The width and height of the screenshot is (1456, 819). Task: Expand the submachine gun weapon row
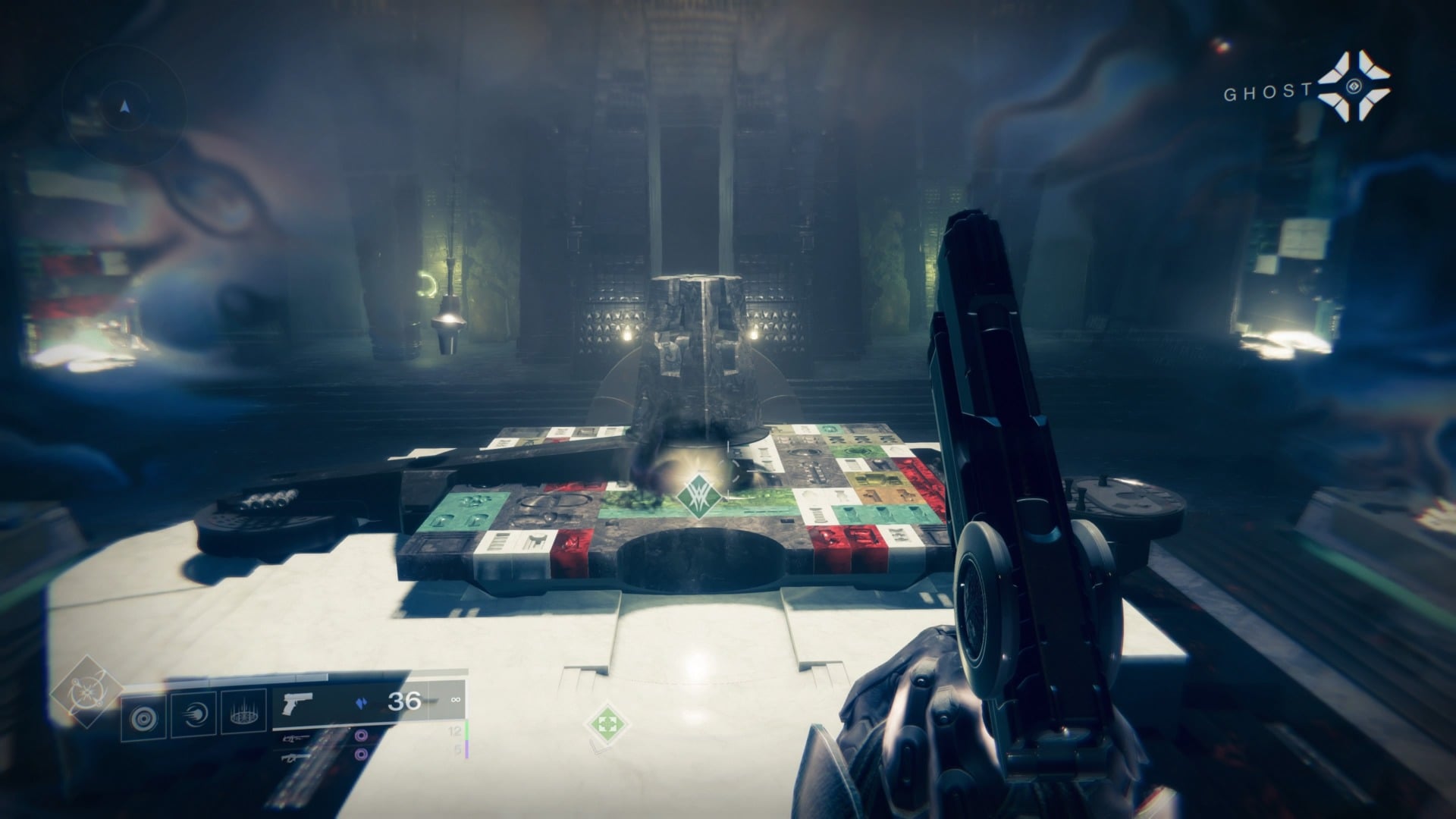[x=296, y=758]
